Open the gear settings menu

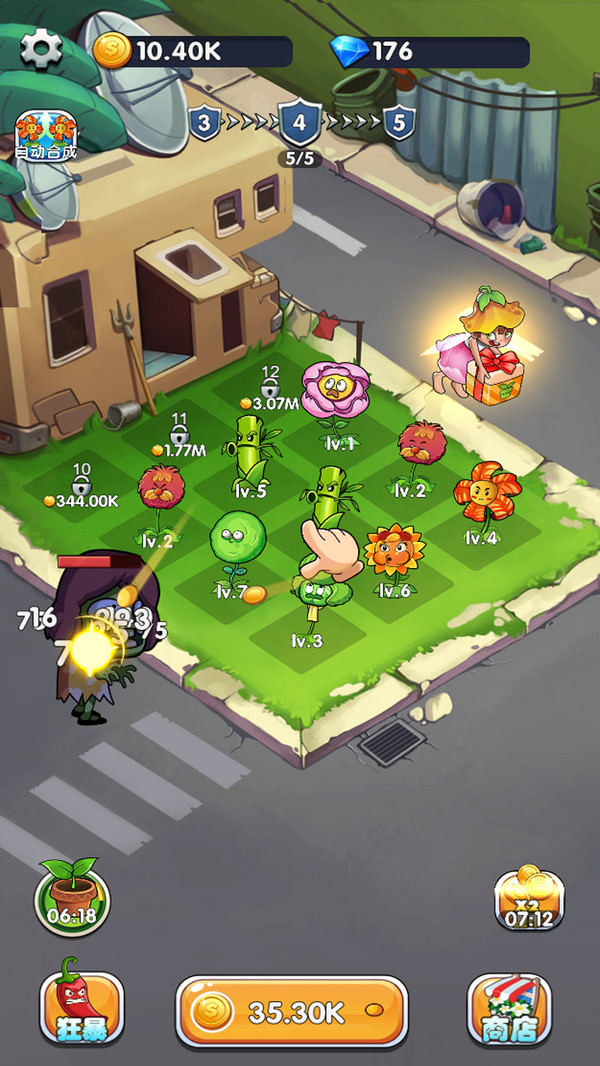(x=41, y=49)
